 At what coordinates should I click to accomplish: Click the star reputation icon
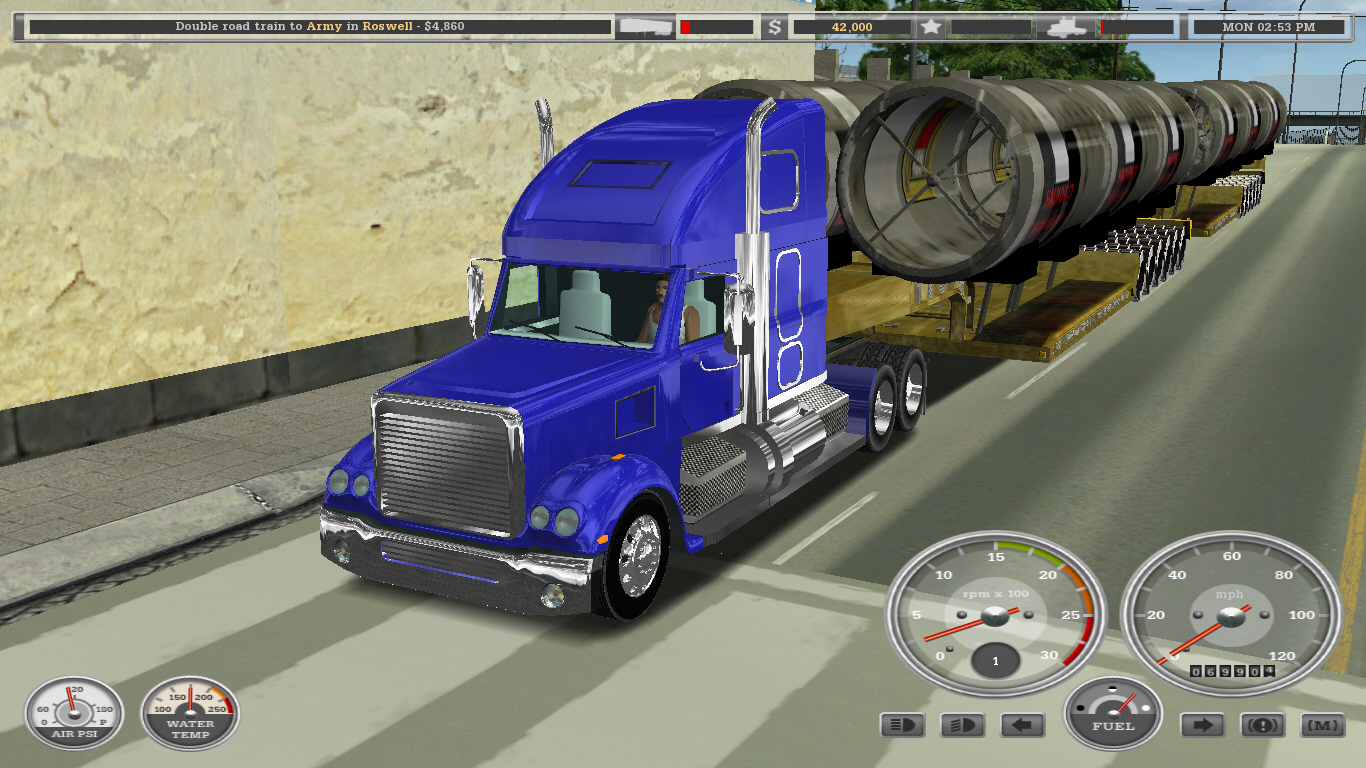pos(931,27)
